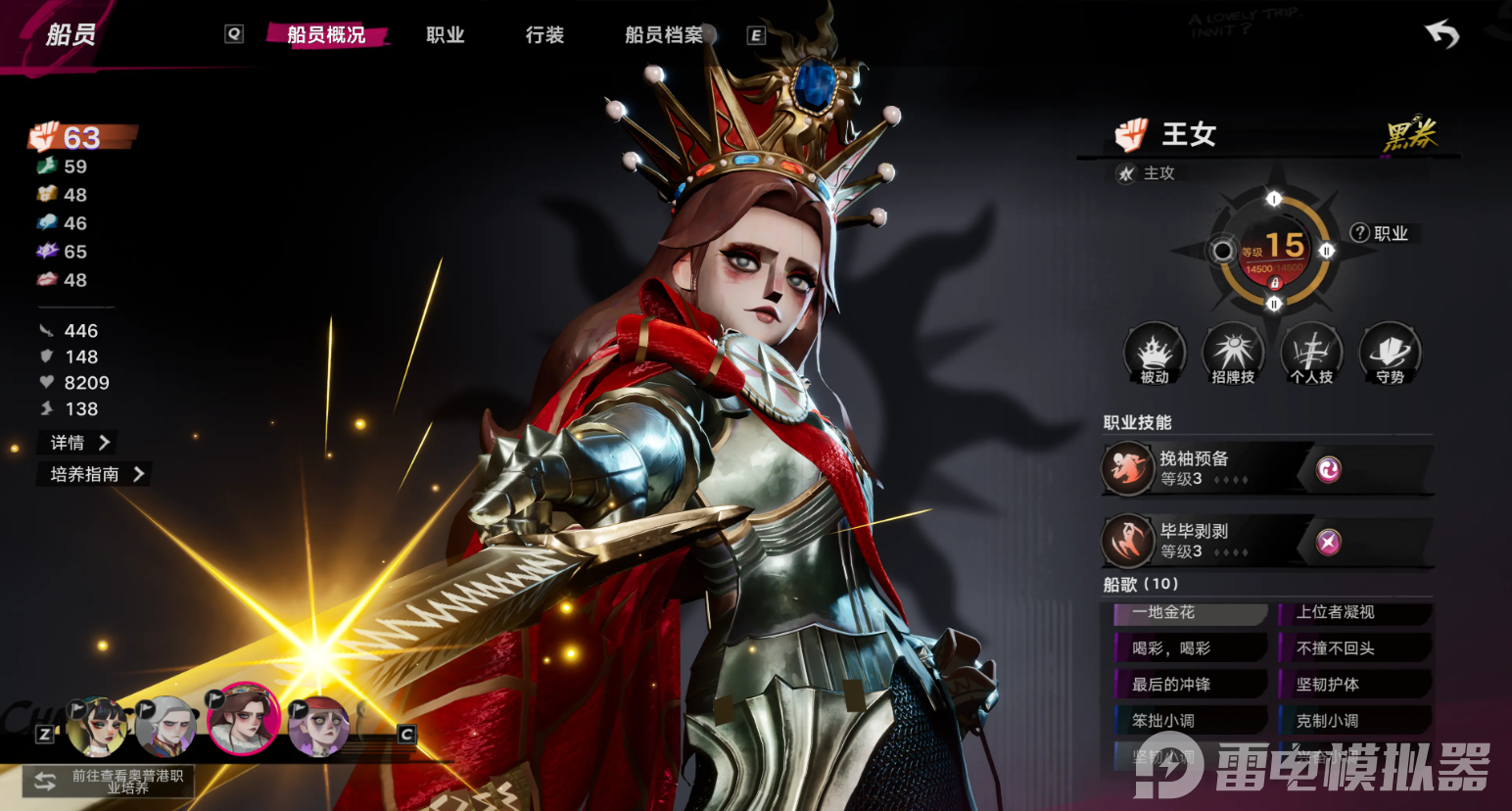The height and width of the screenshot is (811, 1512).
Task: View the 被动 passive skill
Action: coord(1155,354)
